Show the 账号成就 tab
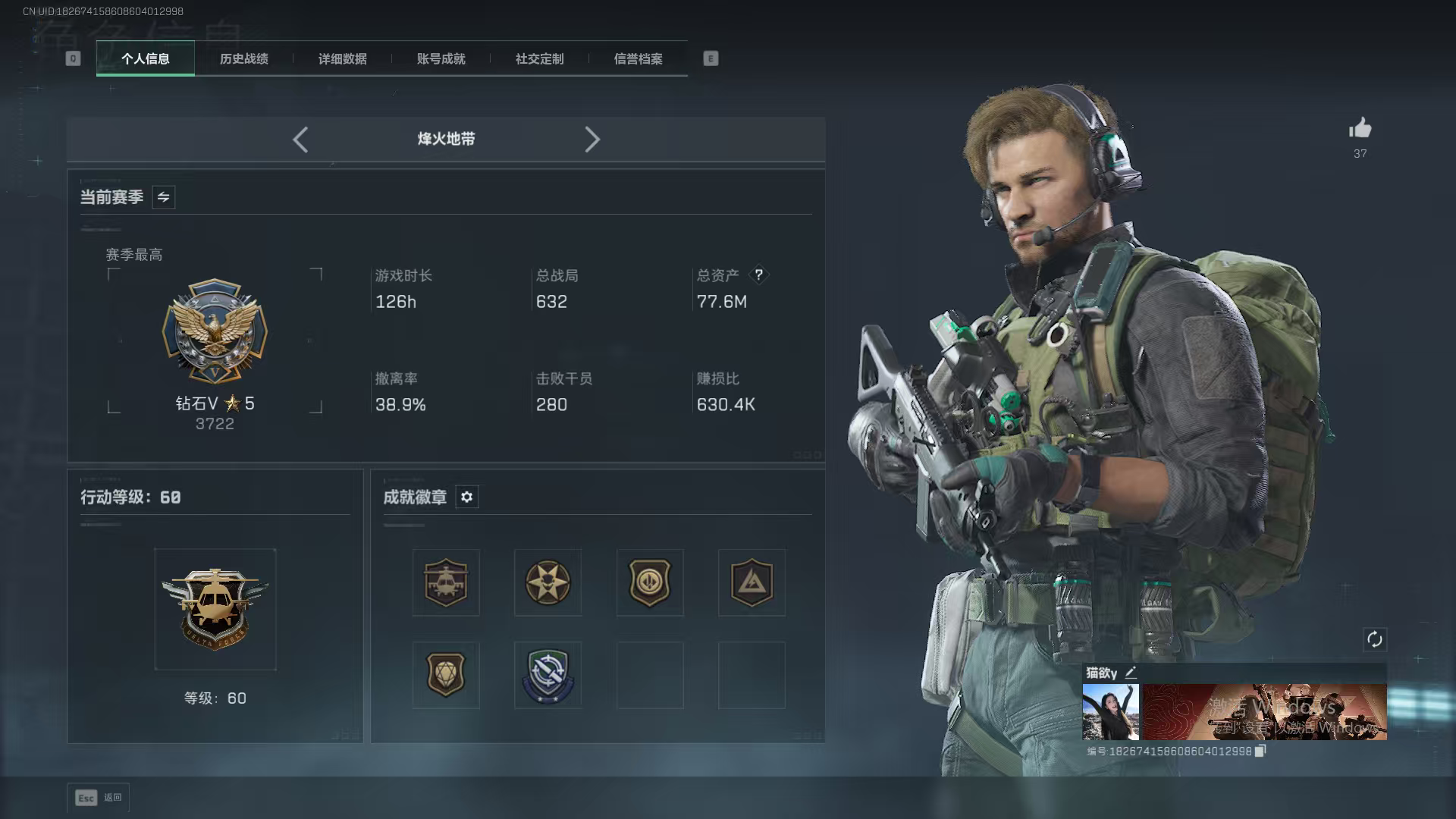 point(441,58)
